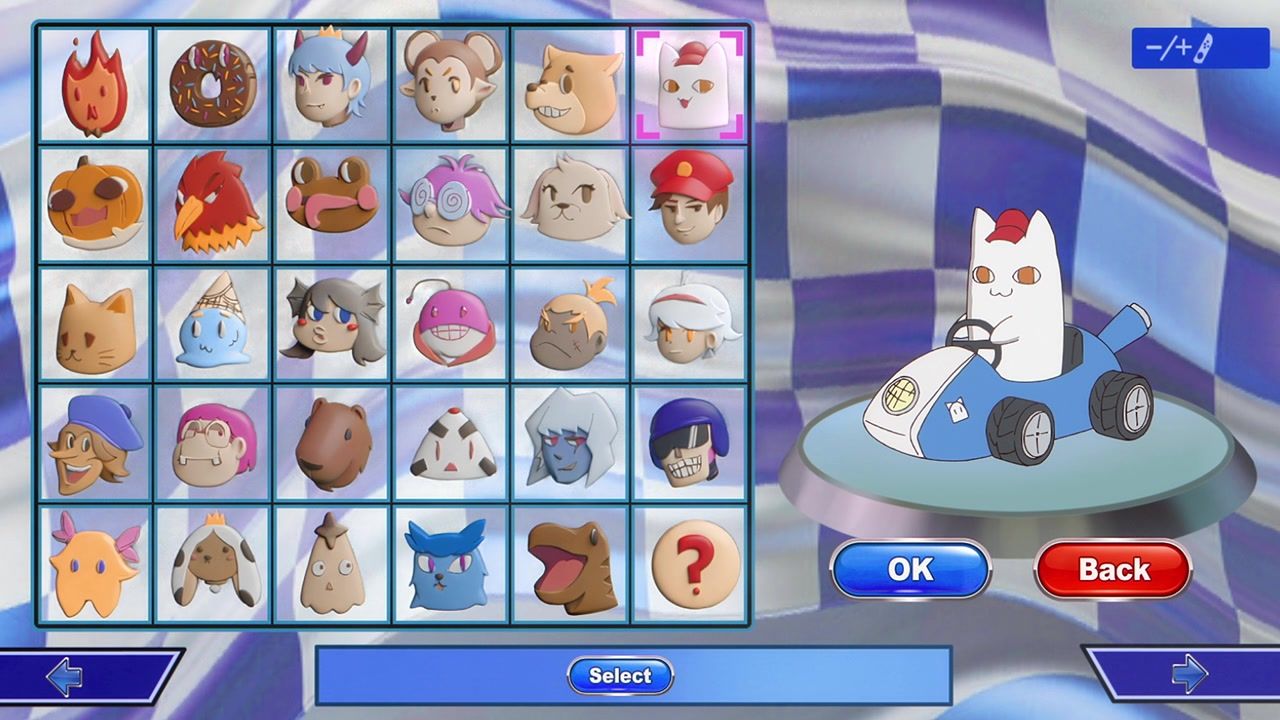Viewport: 1280px width, 720px height.
Task: Pick the blue-haired horned character
Action: 331,84
